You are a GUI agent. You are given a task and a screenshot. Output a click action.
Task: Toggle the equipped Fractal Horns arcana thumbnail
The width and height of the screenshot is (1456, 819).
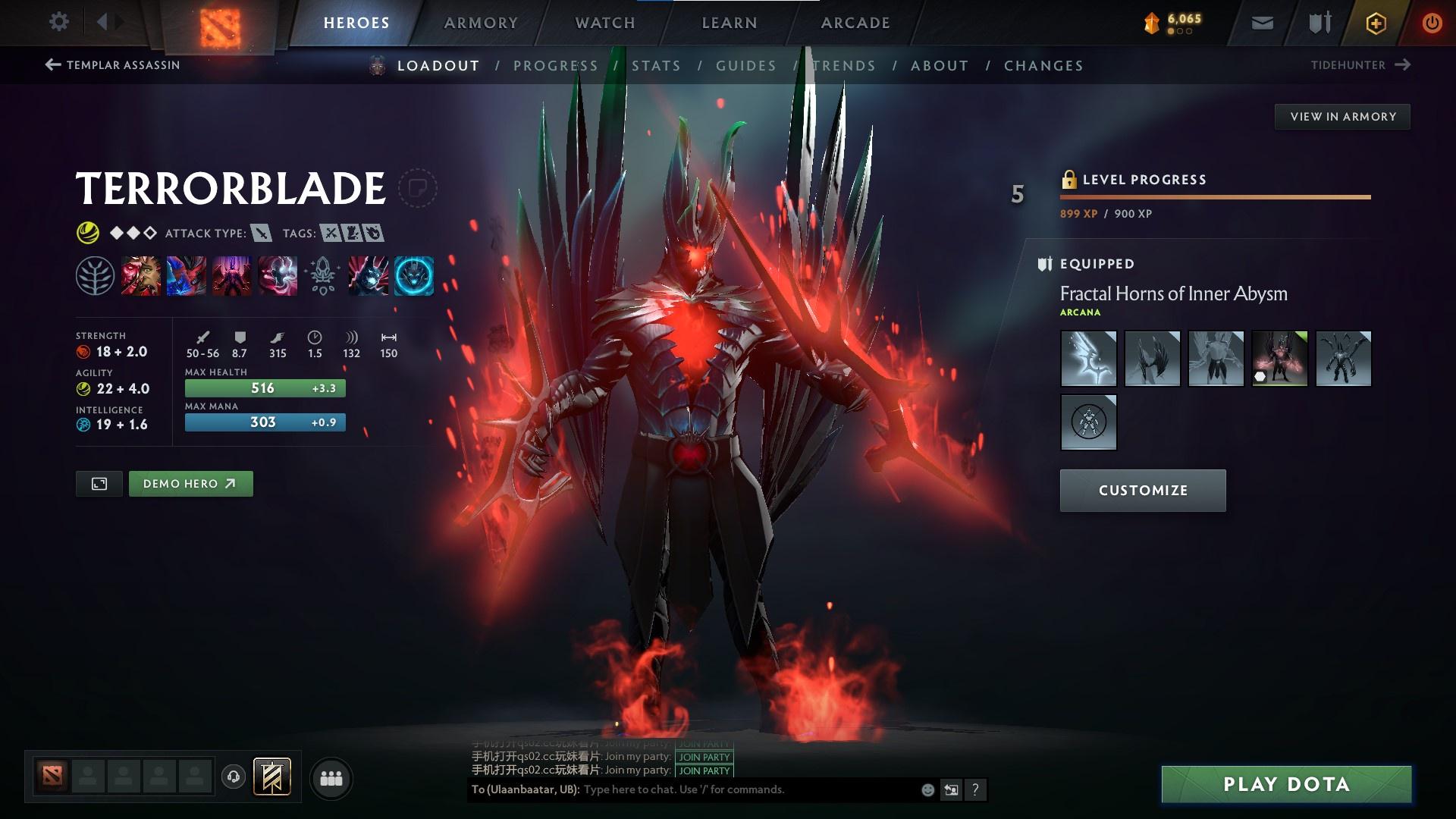point(1280,358)
